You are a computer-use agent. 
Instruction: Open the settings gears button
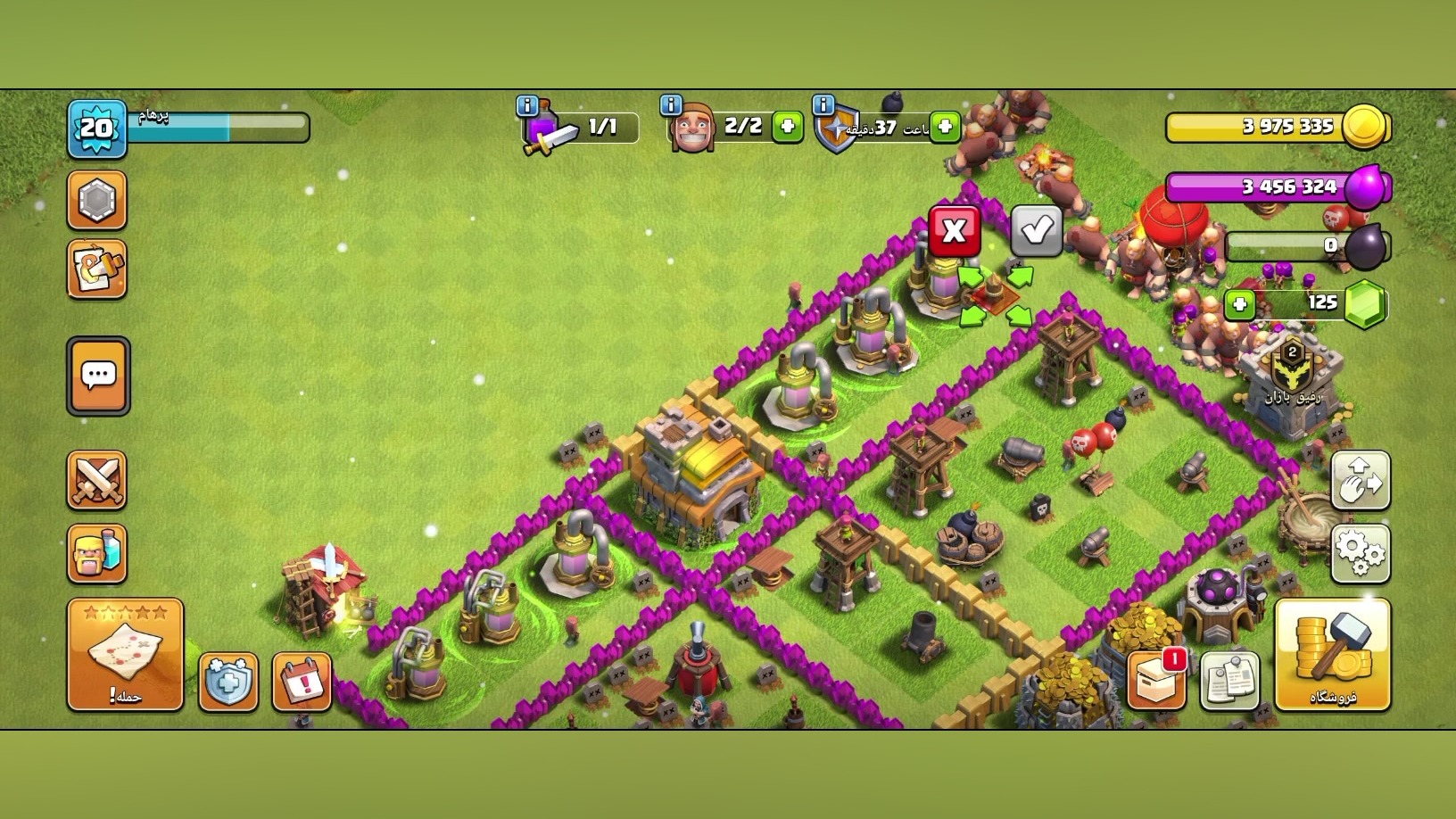(x=1360, y=553)
